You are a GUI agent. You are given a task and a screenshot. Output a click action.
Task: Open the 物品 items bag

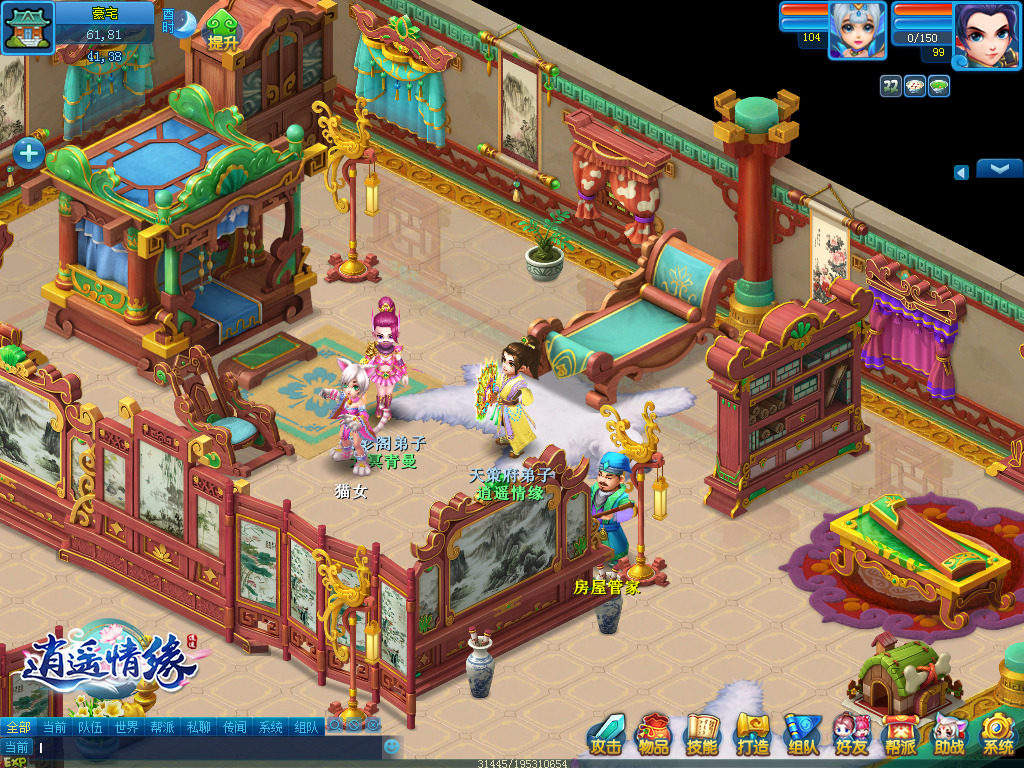pyautogui.click(x=654, y=735)
